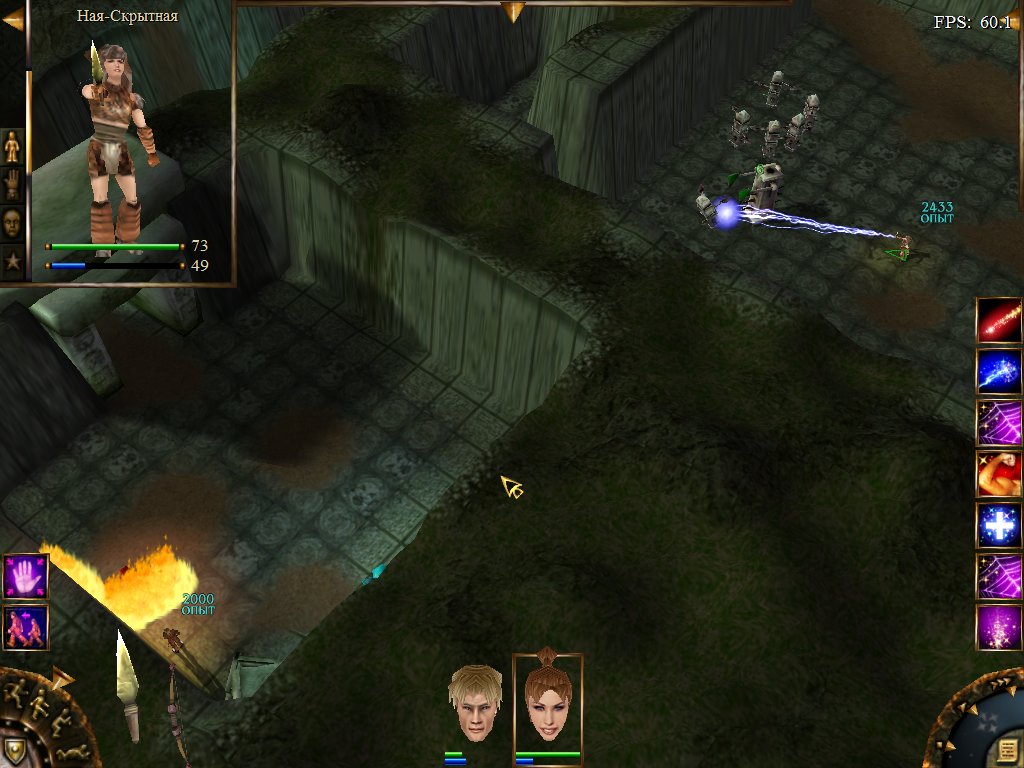Cast the red fiery streak spell
1024x768 pixels.
coord(999,320)
